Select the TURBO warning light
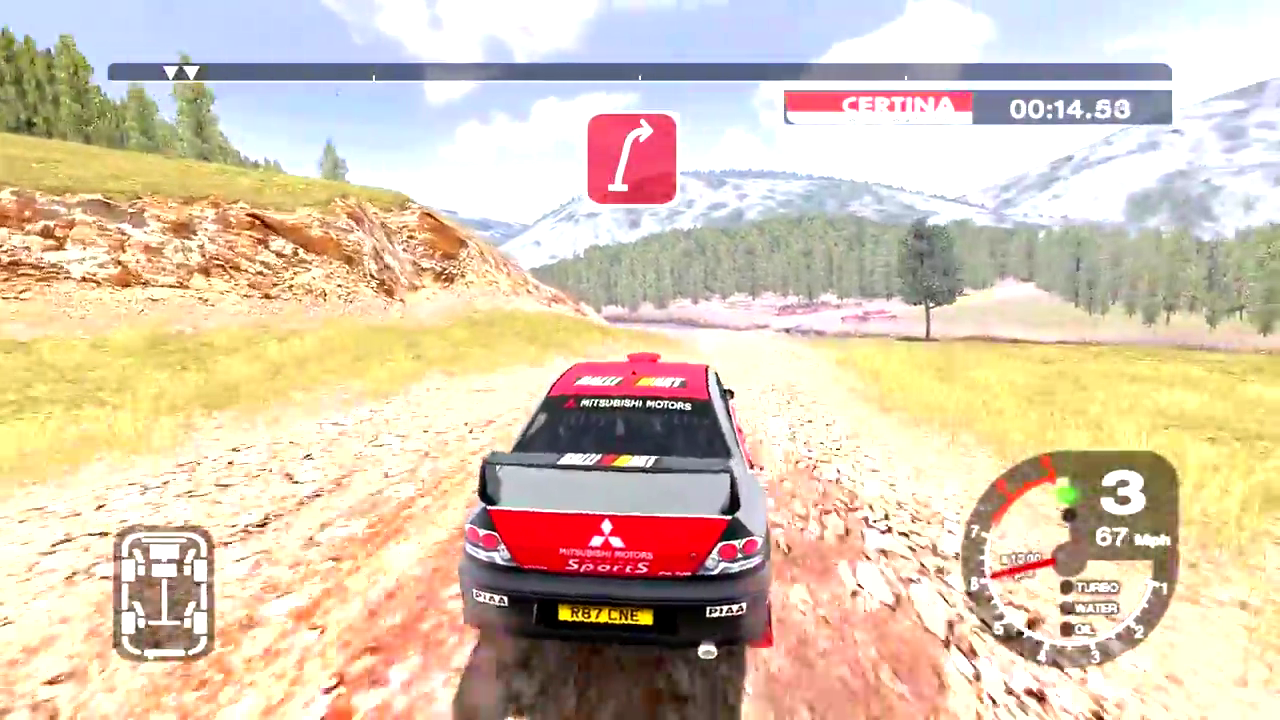 point(1068,587)
